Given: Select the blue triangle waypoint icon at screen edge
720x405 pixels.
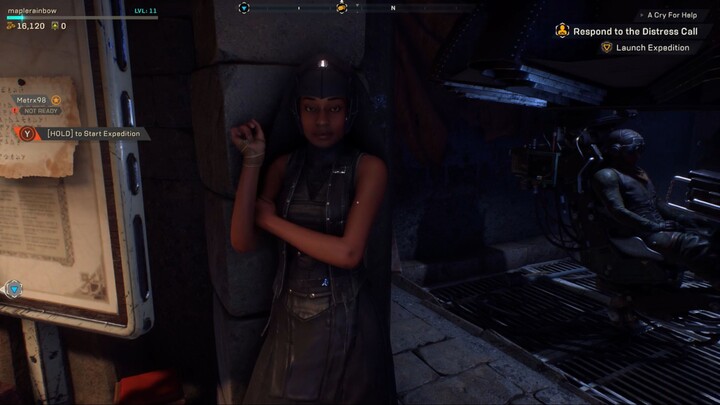Looking at the screenshot, I should (x=14, y=289).
